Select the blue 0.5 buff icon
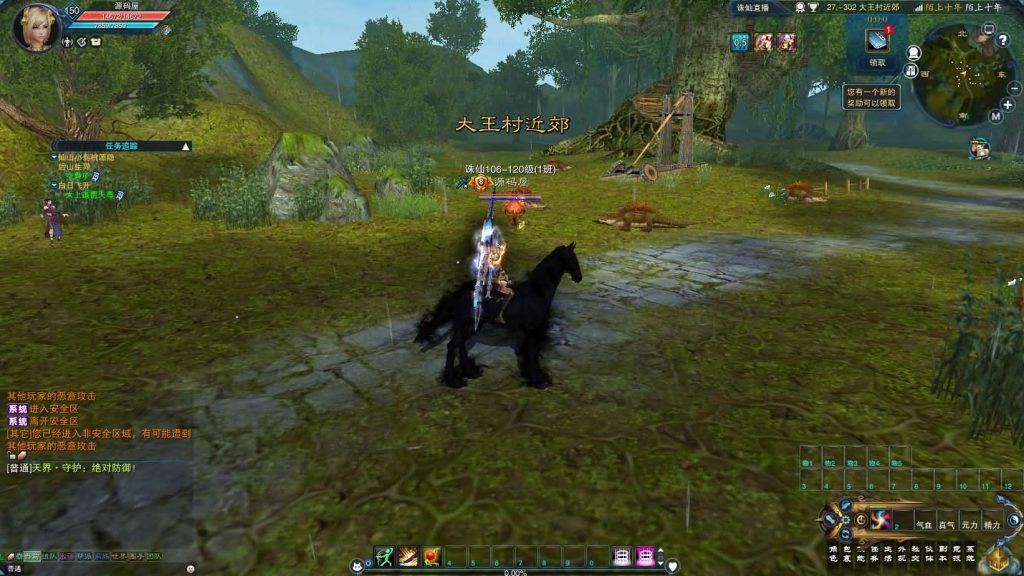1024x576 pixels. pos(740,41)
